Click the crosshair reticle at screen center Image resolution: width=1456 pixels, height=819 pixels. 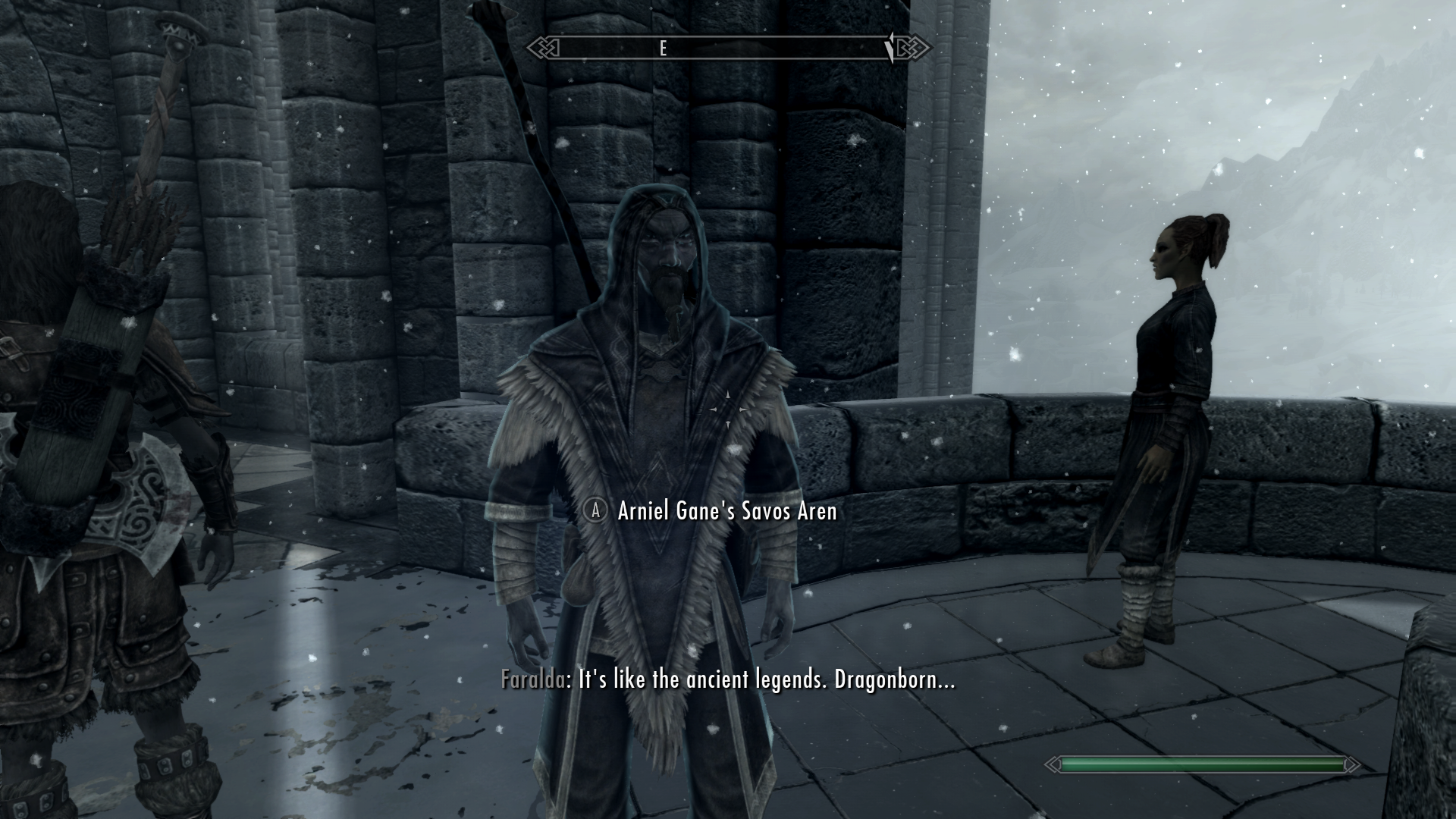[728, 409]
